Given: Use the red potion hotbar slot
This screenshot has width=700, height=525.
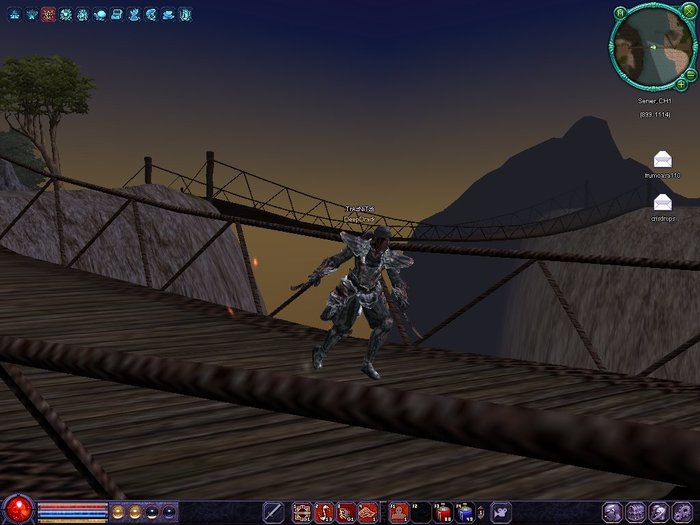Looking at the screenshot, I should 442,512.
